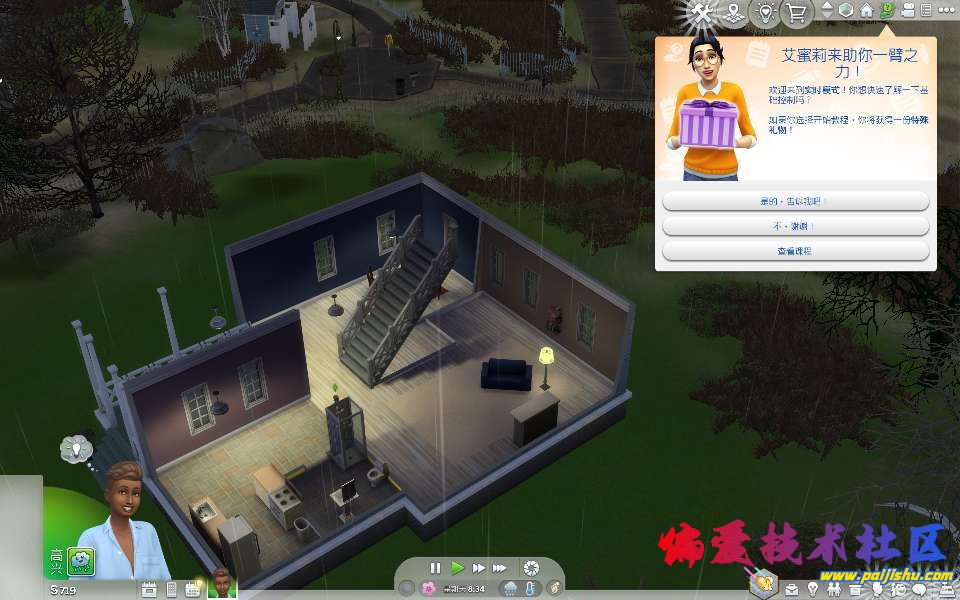Accept the tutorial with the top reply button

click(x=795, y=201)
